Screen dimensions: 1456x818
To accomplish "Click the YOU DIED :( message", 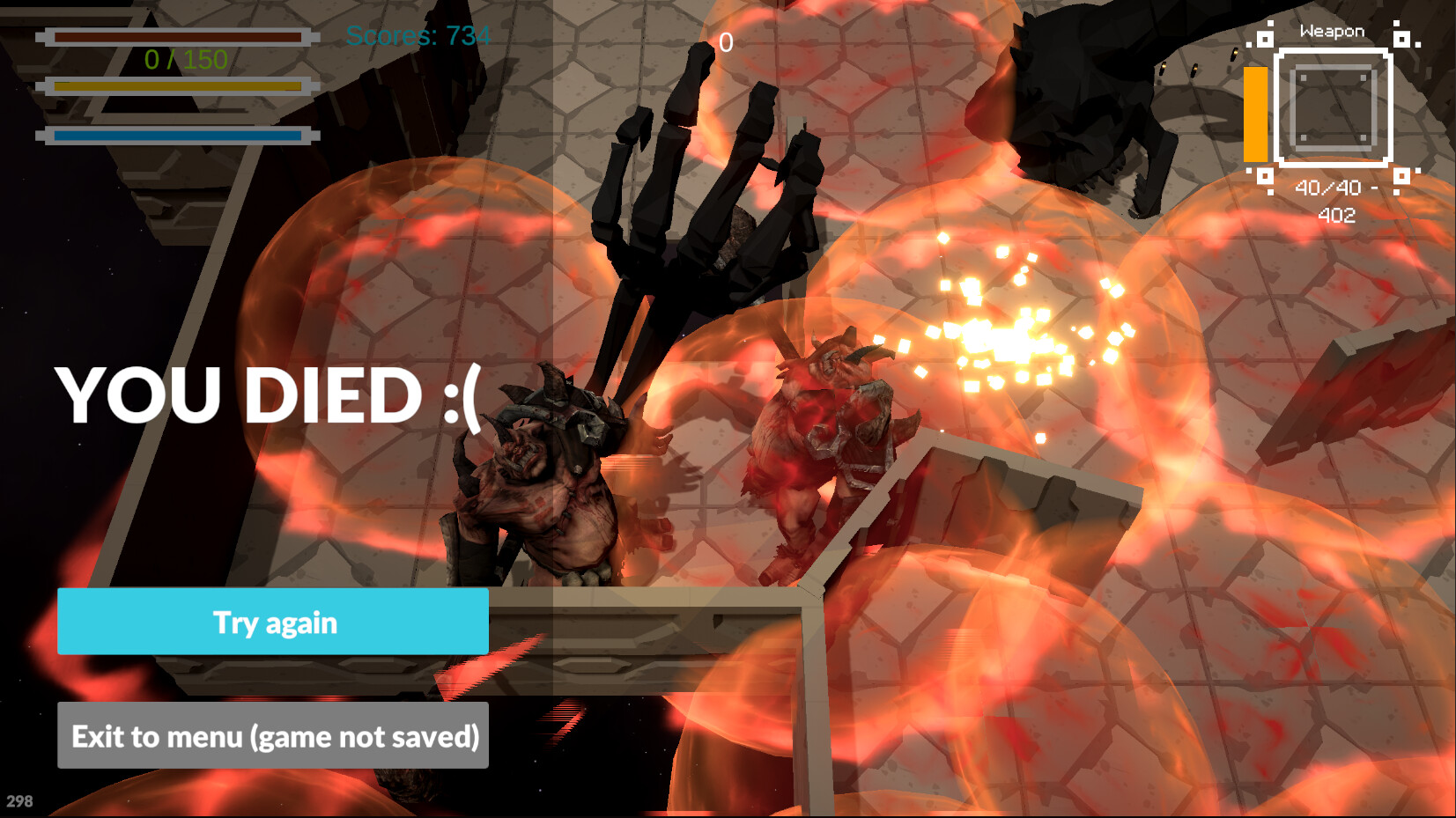I will pyautogui.click(x=269, y=395).
